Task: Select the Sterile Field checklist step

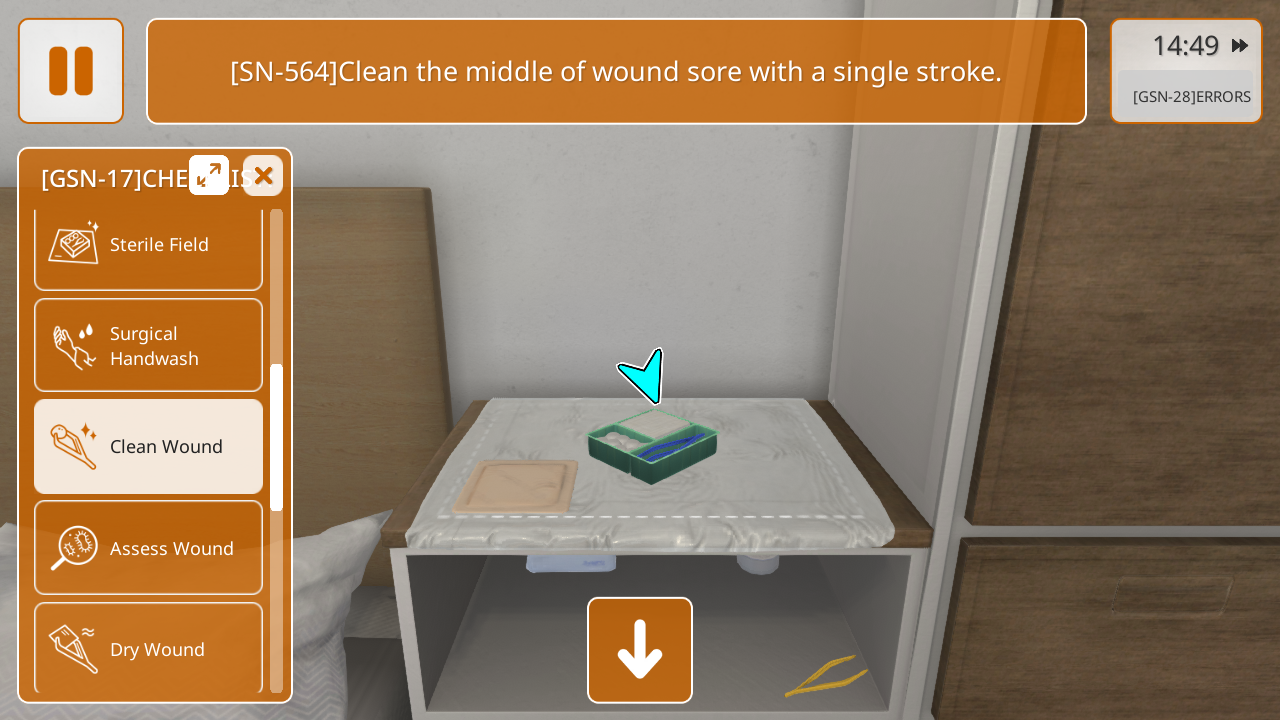Action: tap(148, 245)
